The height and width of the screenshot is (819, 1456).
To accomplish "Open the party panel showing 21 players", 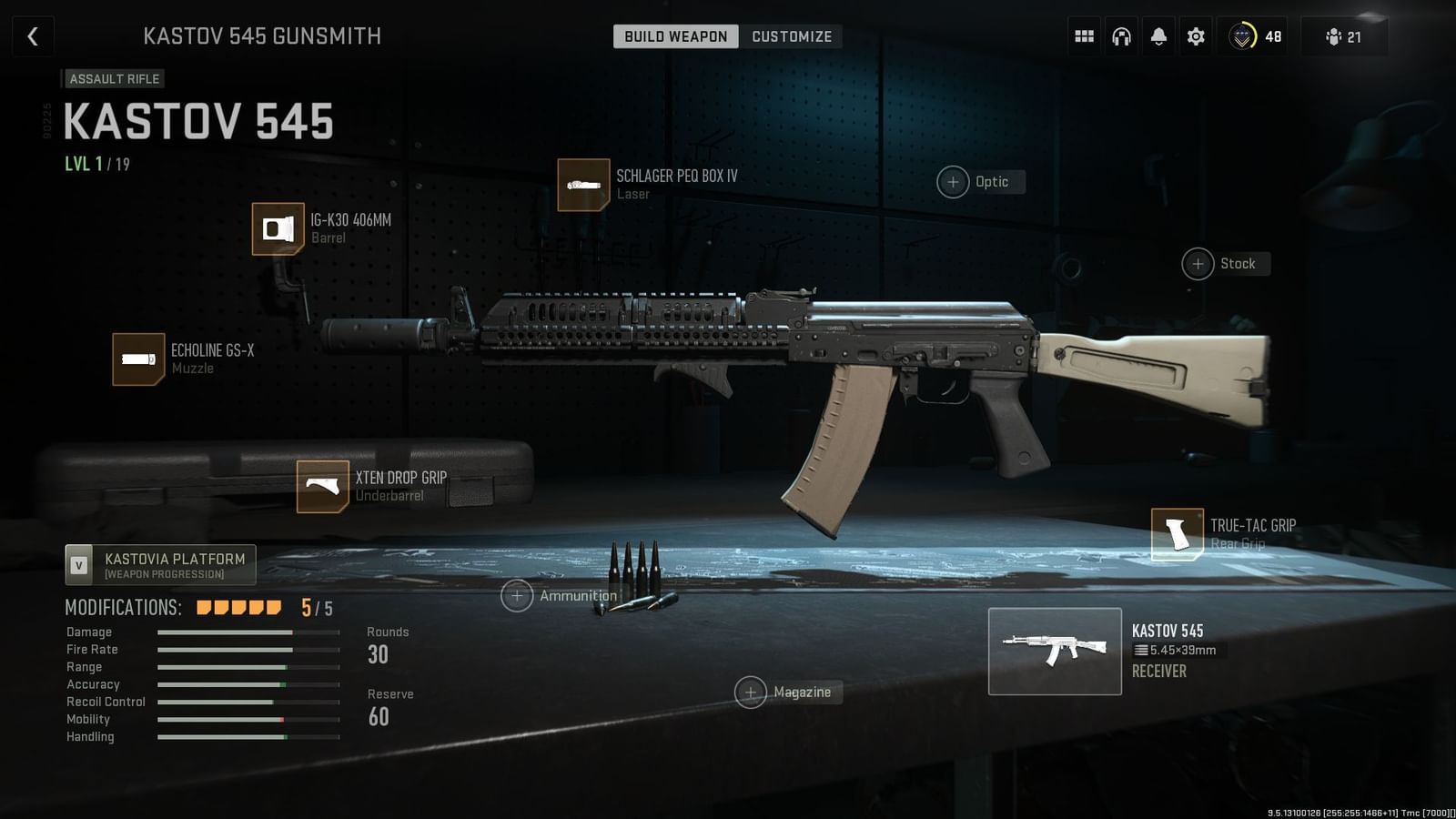I will click(1344, 35).
